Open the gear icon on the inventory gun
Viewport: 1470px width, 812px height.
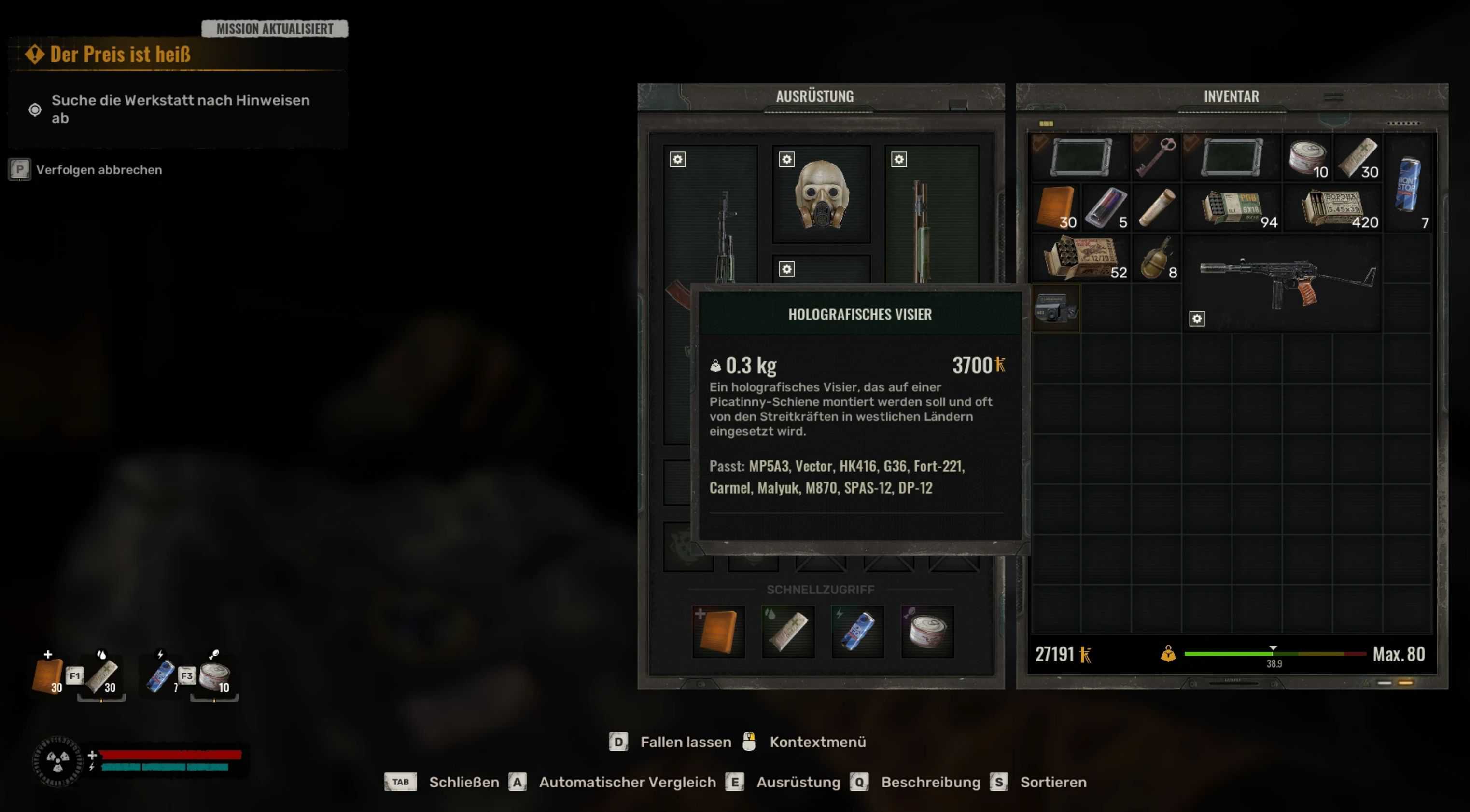coord(1197,319)
